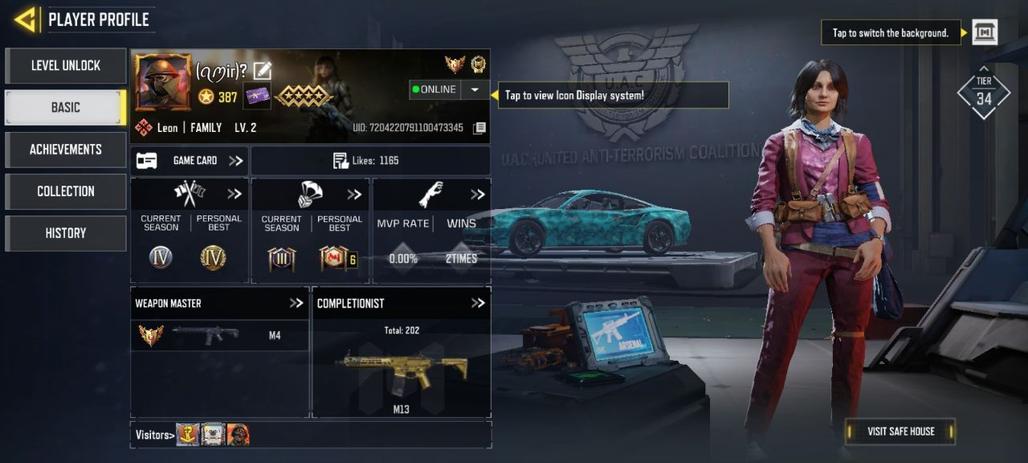The image size is (1028, 463).
Task: Switch to the Achievements tab
Action: point(66,150)
